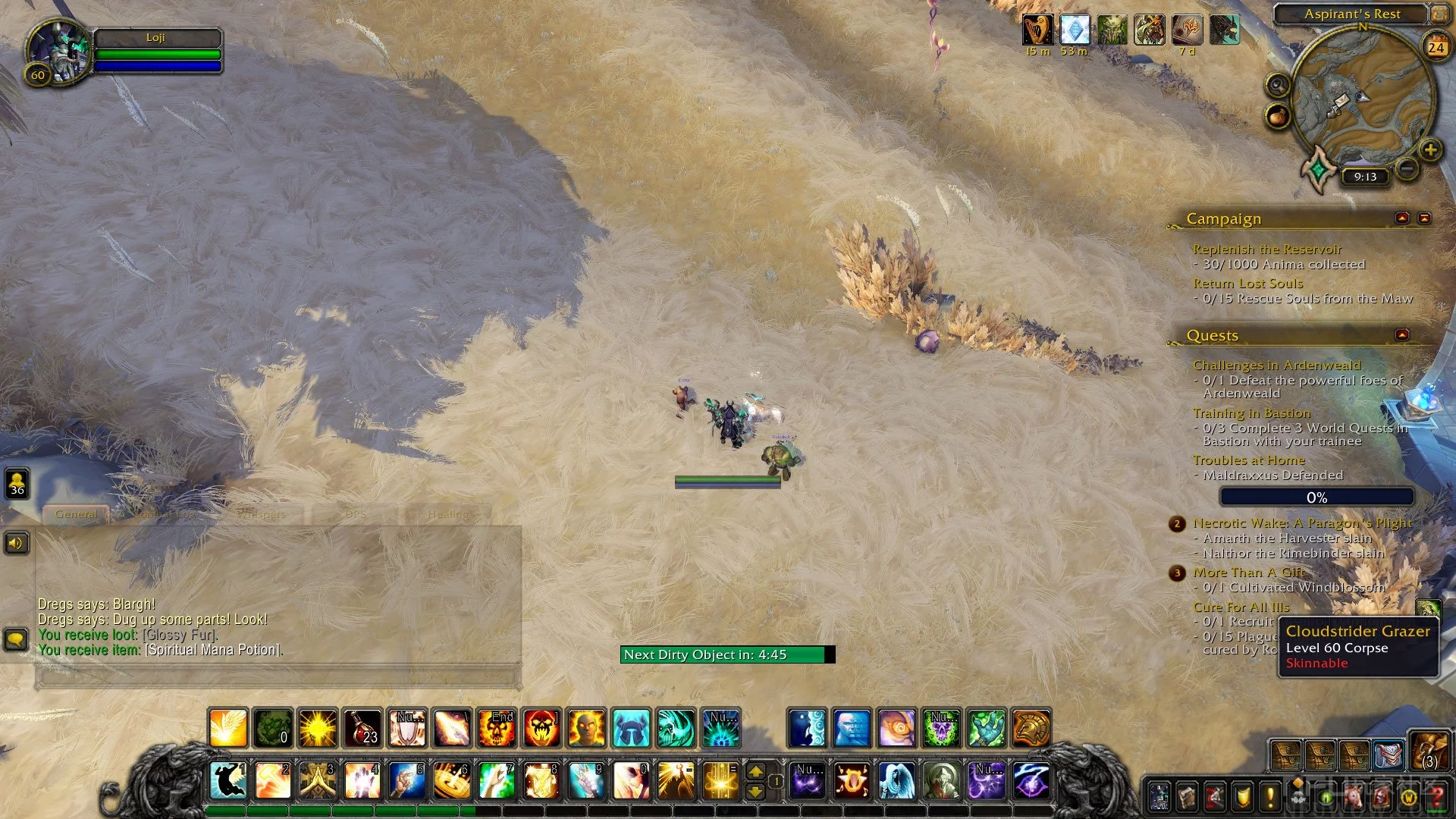The height and width of the screenshot is (819, 1456).
Task: Activate the golden wings ability
Action: [x=228, y=728]
